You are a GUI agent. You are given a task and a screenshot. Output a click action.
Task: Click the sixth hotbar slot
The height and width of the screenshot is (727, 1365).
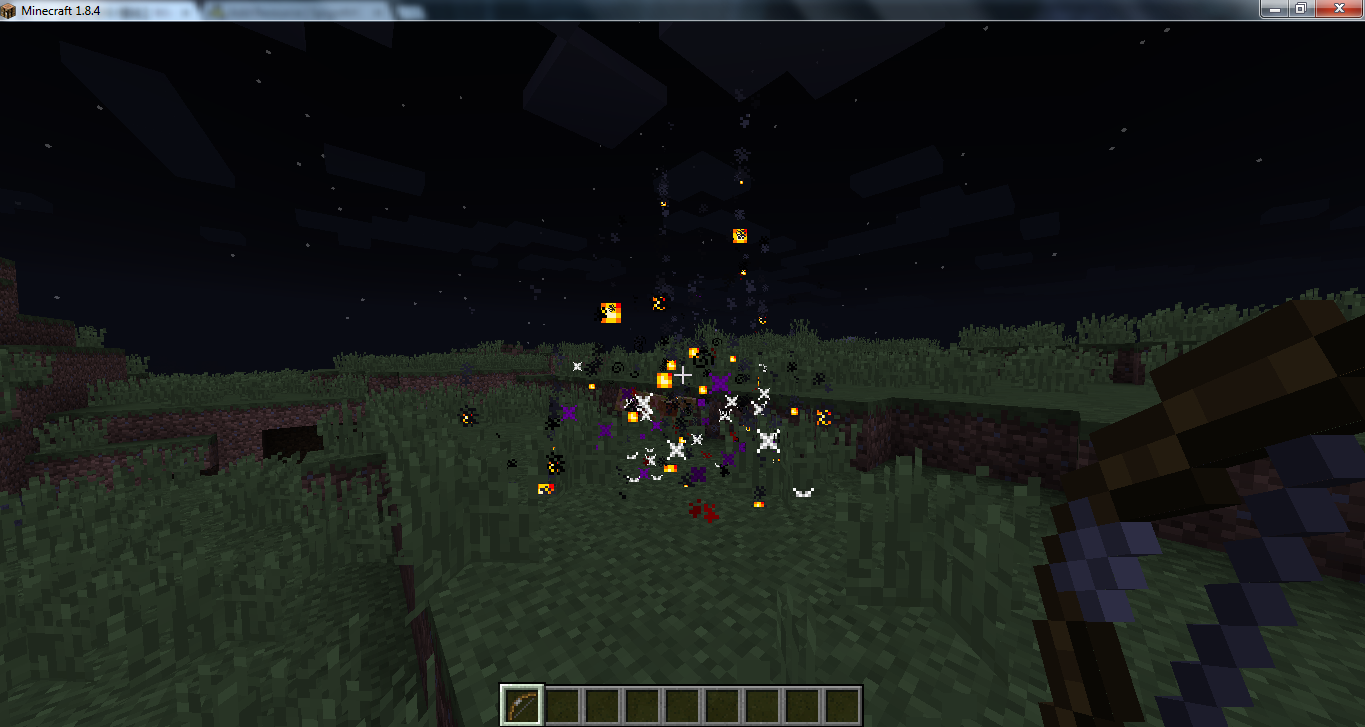click(x=722, y=705)
